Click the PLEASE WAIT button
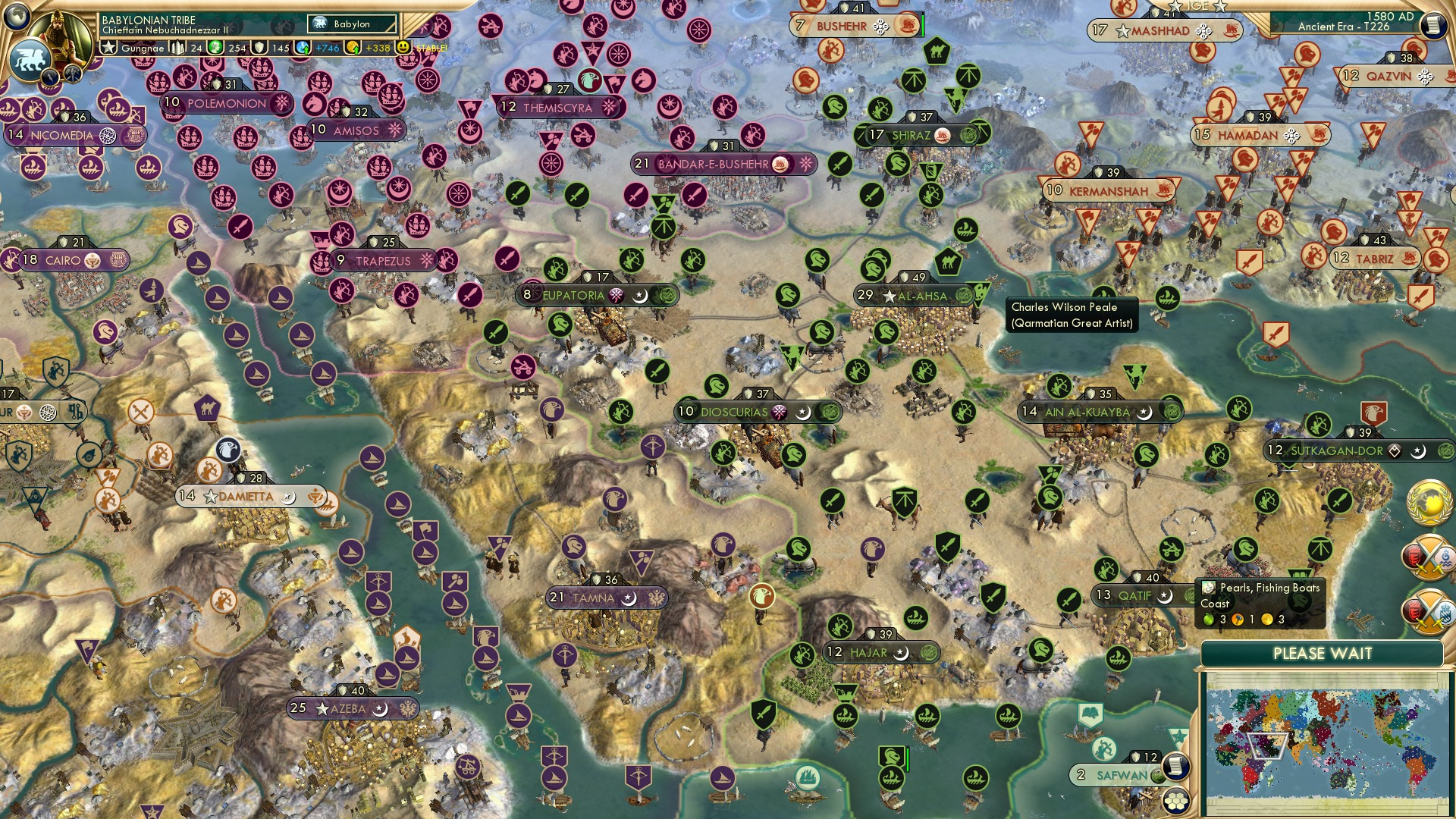 (1325, 652)
